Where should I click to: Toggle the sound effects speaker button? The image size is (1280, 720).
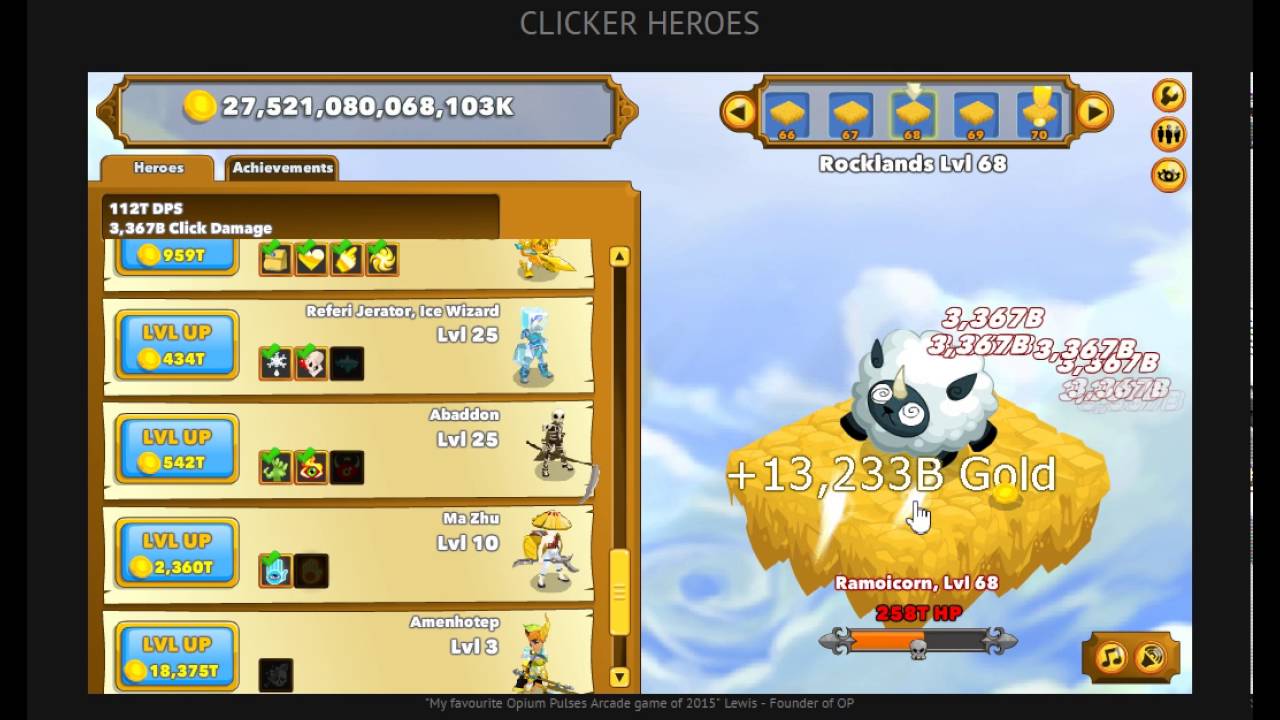pyautogui.click(x=1152, y=657)
